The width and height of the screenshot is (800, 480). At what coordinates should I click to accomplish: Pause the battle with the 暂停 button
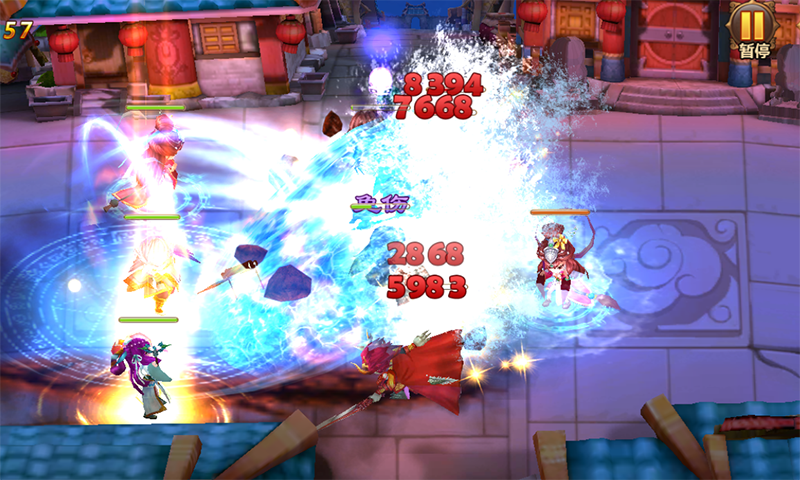(753, 29)
